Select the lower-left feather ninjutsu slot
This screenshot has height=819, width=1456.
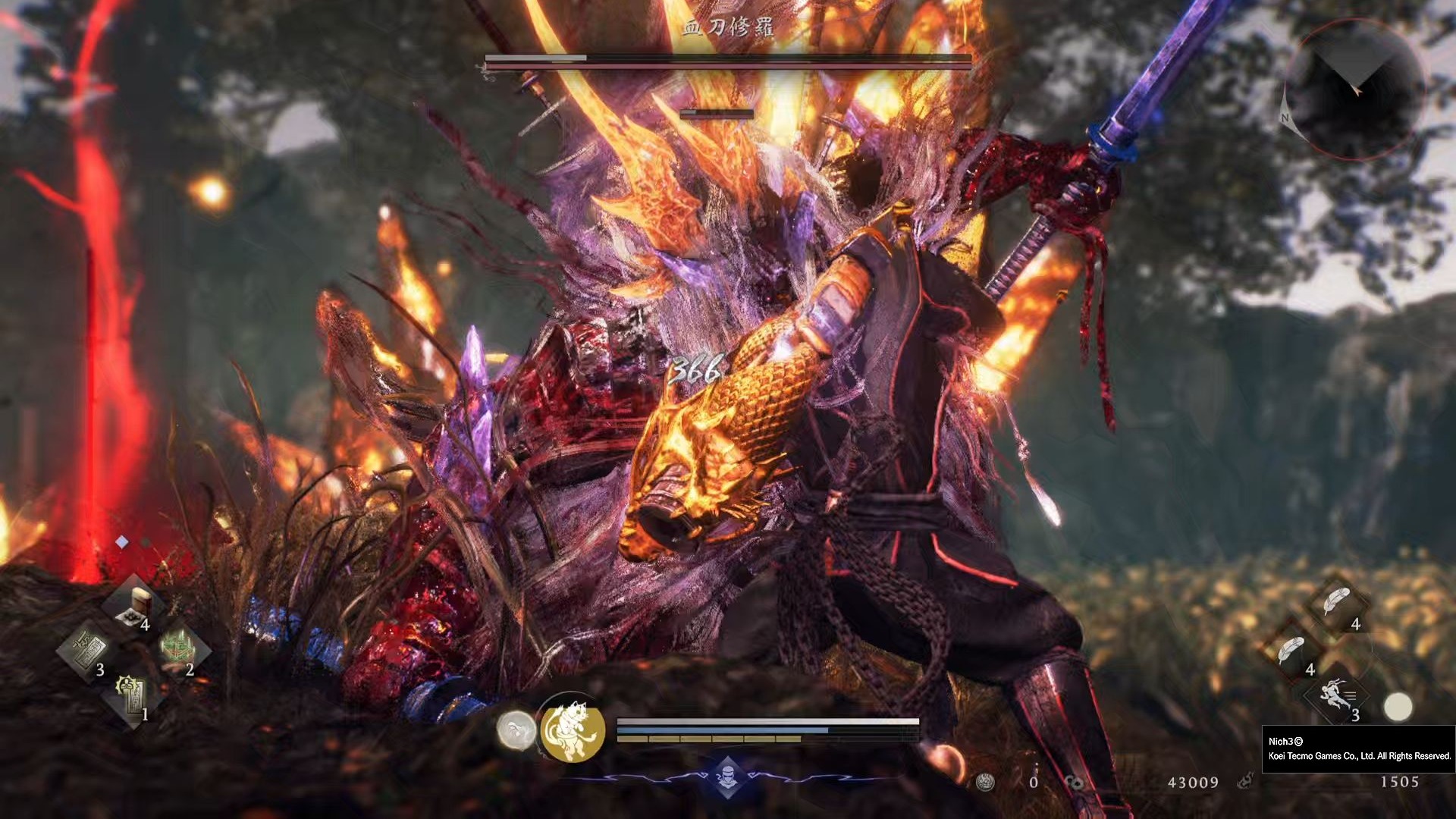(1292, 651)
